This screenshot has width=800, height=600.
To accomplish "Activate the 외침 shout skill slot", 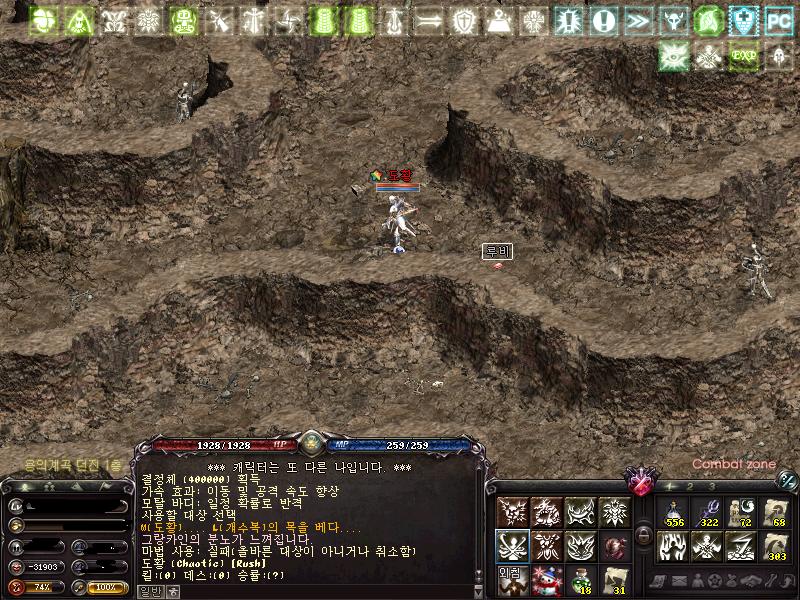I will [512, 579].
